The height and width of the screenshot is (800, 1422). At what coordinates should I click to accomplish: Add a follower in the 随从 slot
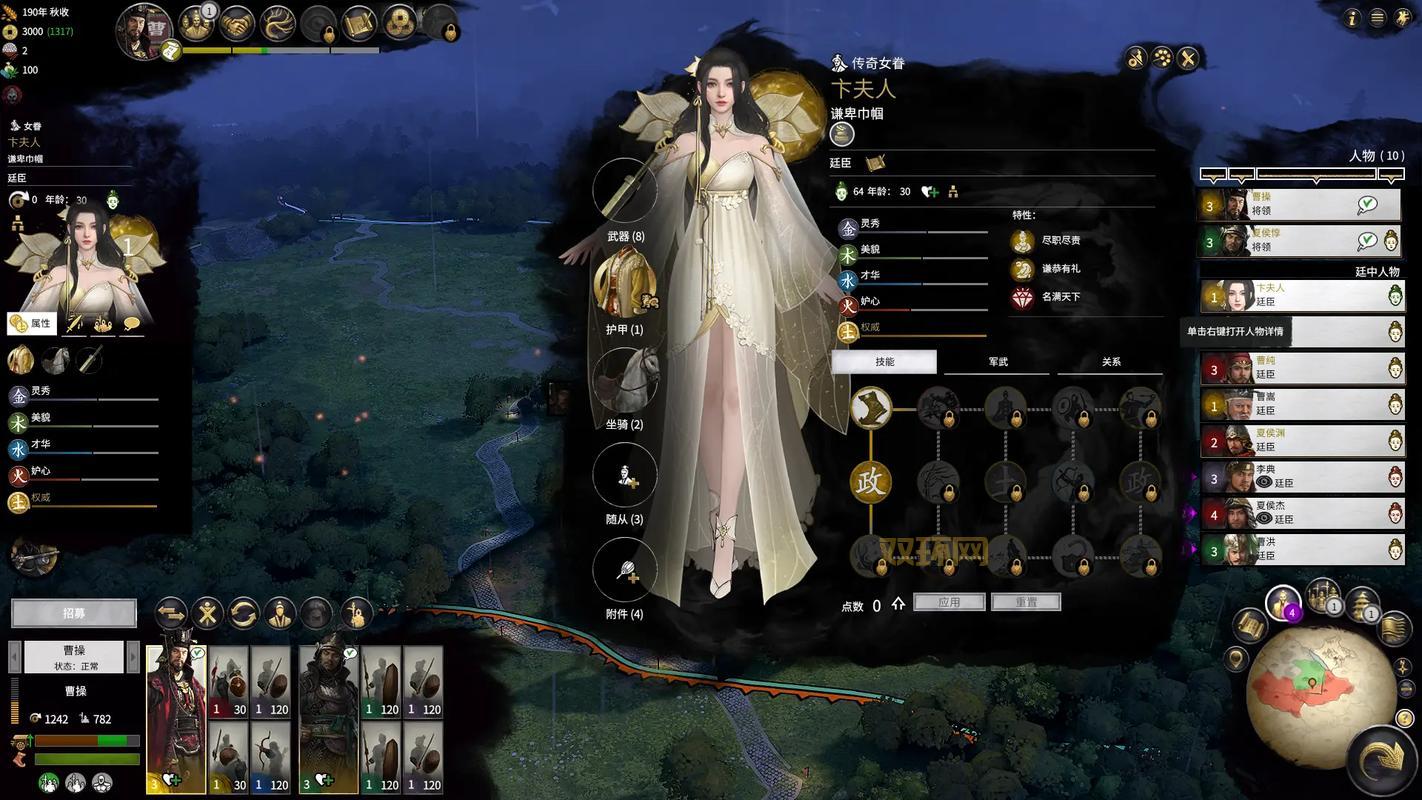tap(625, 474)
